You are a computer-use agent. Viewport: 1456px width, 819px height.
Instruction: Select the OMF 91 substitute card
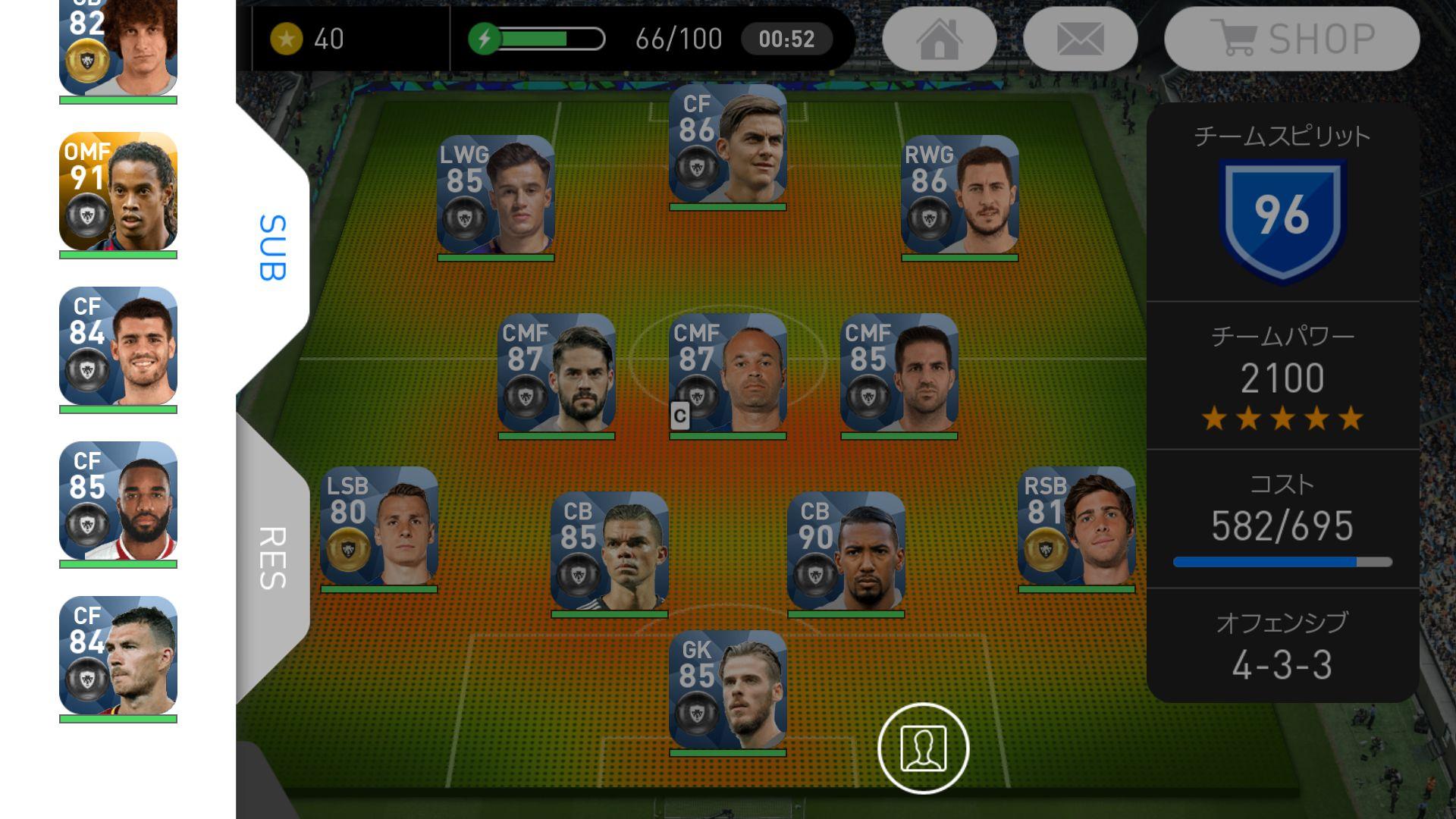pyautogui.click(x=118, y=192)
